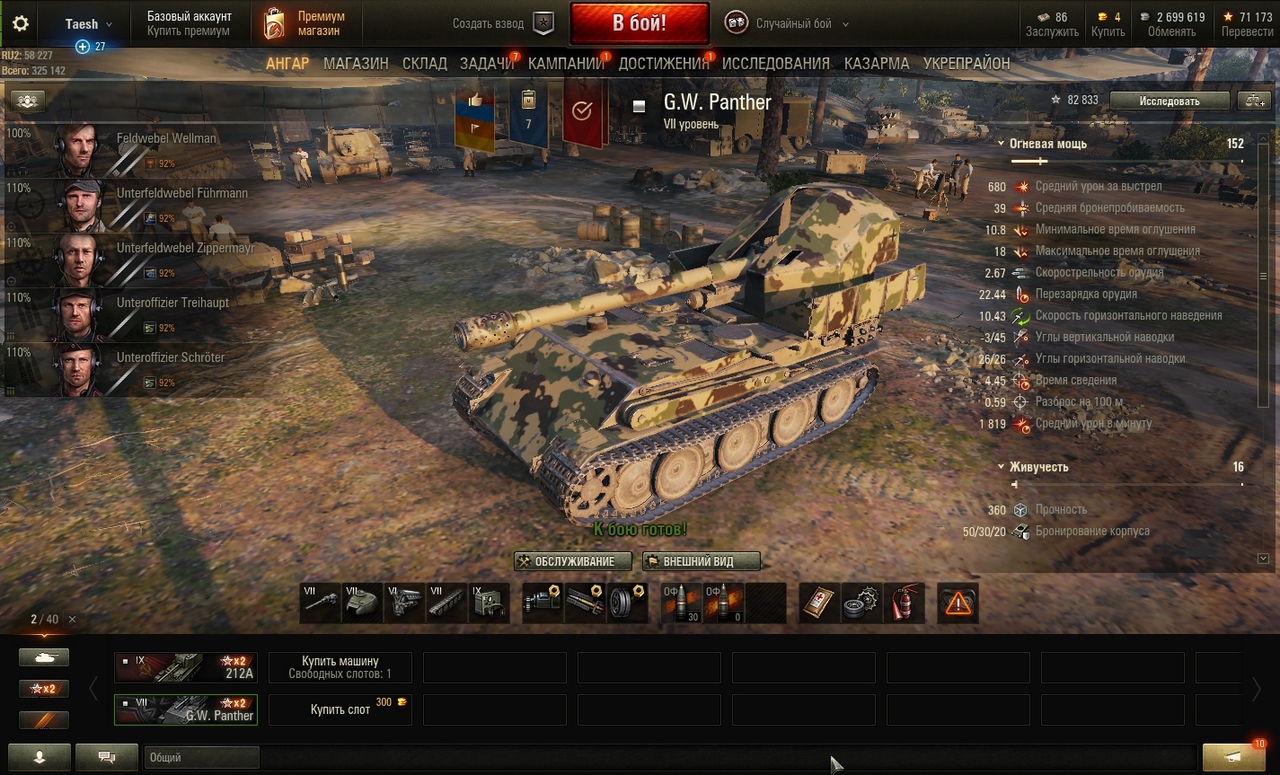Click the Исследовать button
Image resolution: width=1280 pixels, height=775 pixels.
click(x=1169, y=100)
